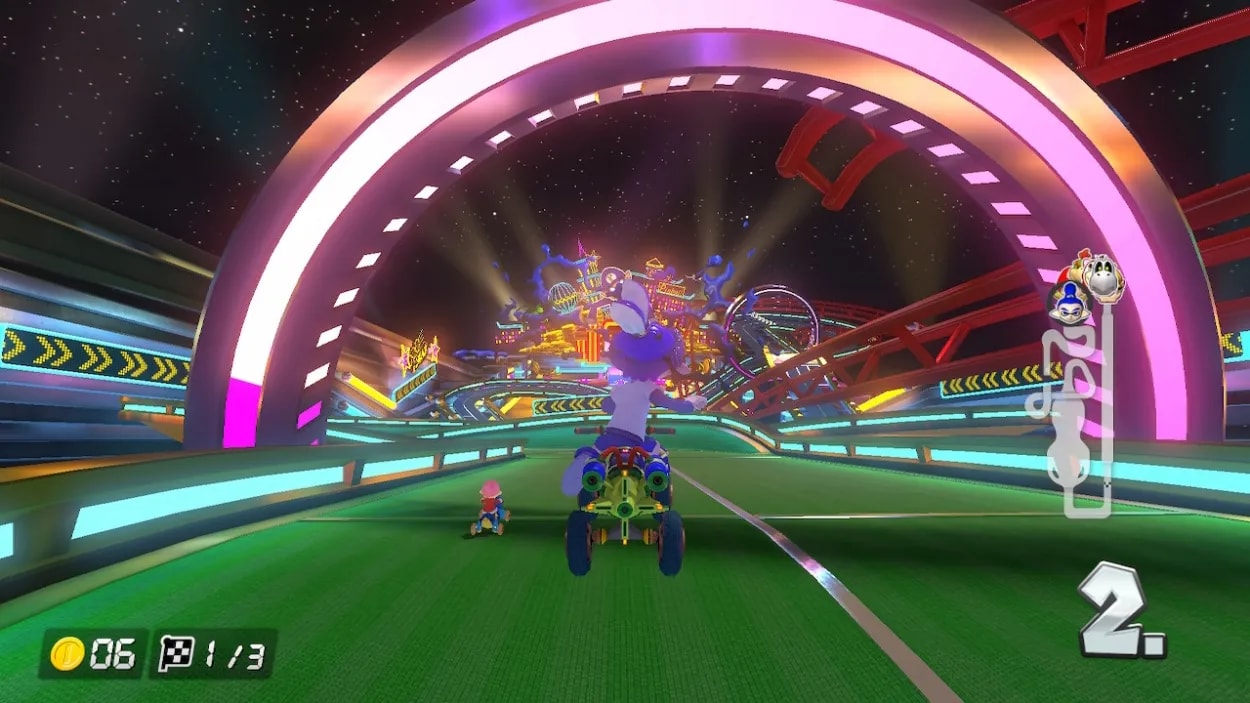The image size is (1250, 703).
Task: Select the blue Inkling racer marker
Action: pos(1068,301)
